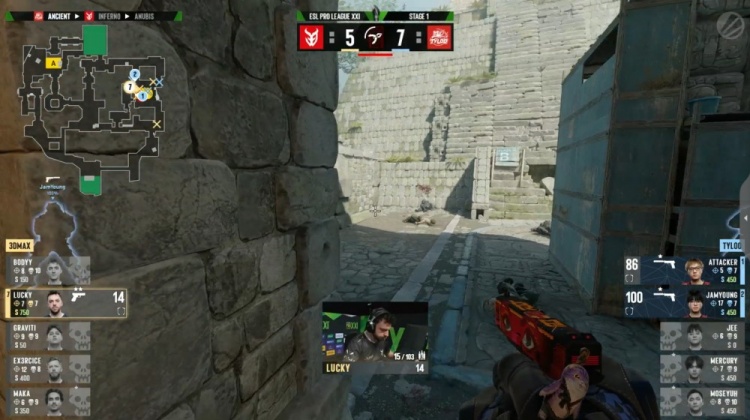Pick Moseyuh from the team list
The image size is (750, 420).
(x=703, y=401)
